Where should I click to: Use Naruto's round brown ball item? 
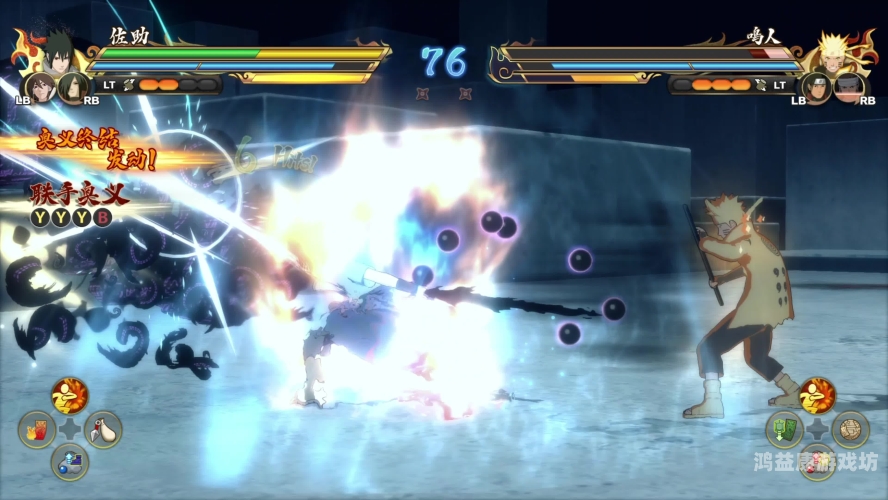pos(850,430)
